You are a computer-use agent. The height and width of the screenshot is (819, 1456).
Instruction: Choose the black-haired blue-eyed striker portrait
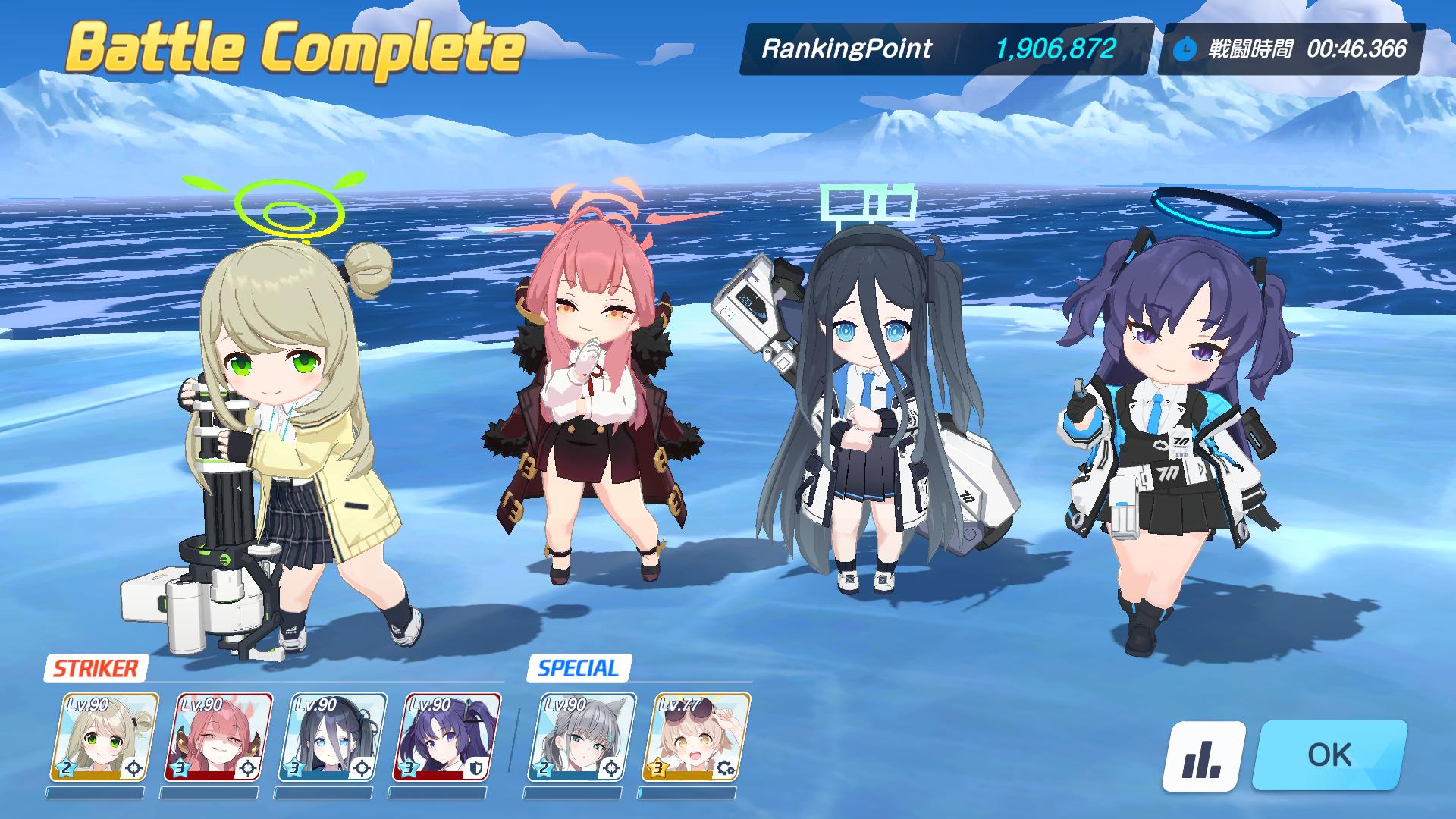click(x=333, y=737)
